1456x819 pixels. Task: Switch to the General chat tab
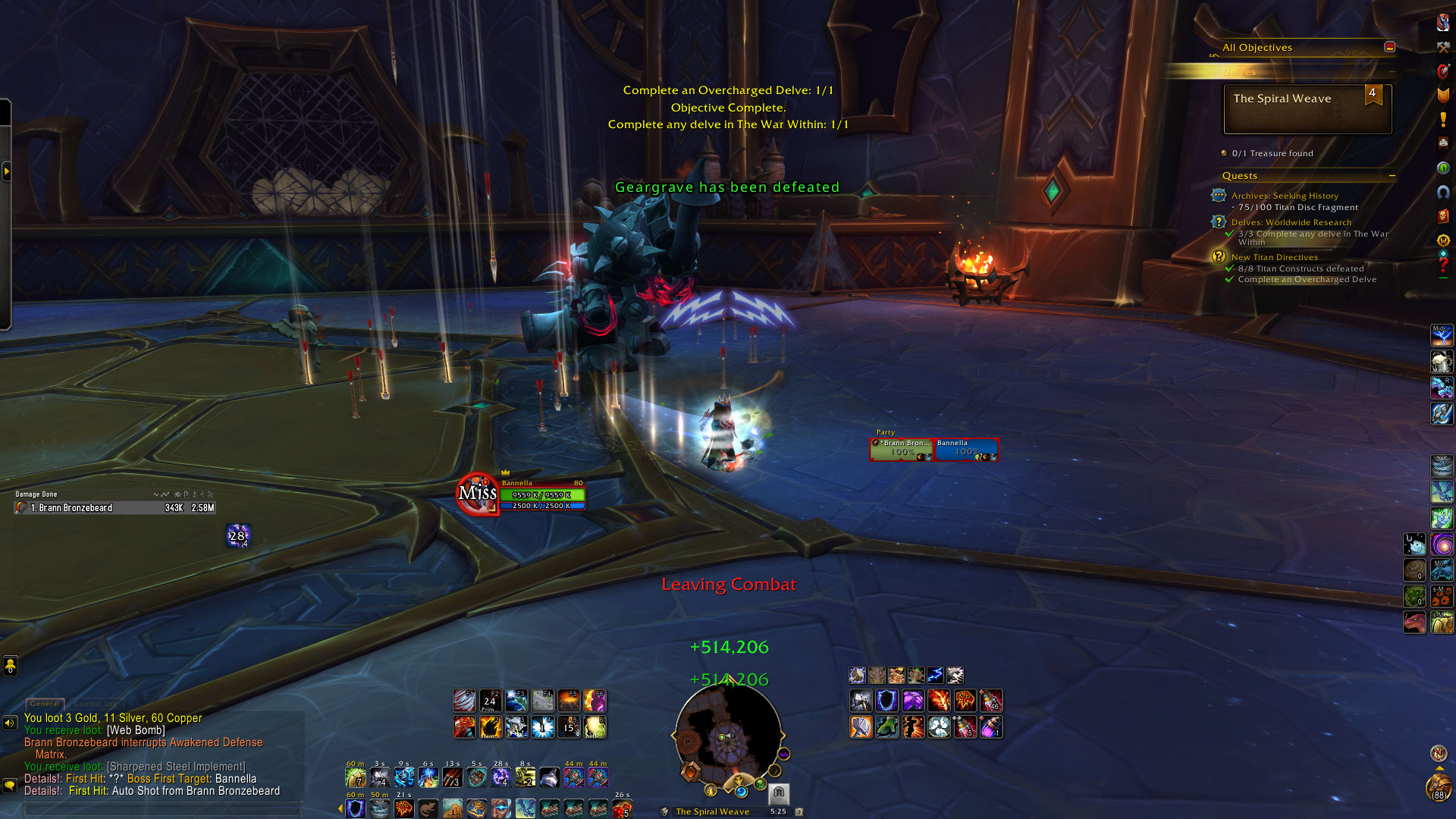45,704
